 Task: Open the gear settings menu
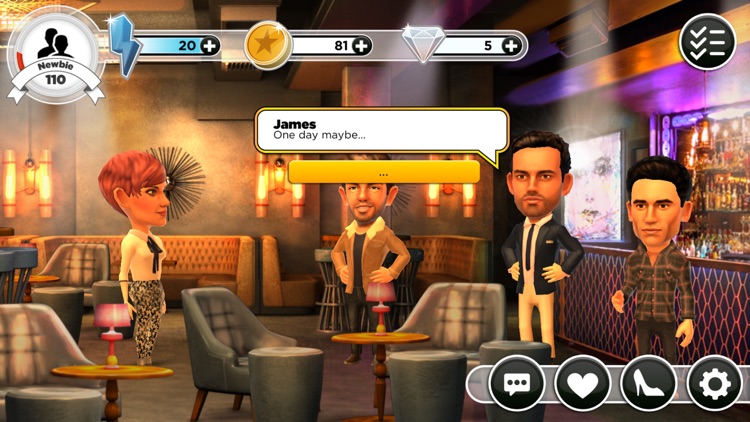[715, 383]
